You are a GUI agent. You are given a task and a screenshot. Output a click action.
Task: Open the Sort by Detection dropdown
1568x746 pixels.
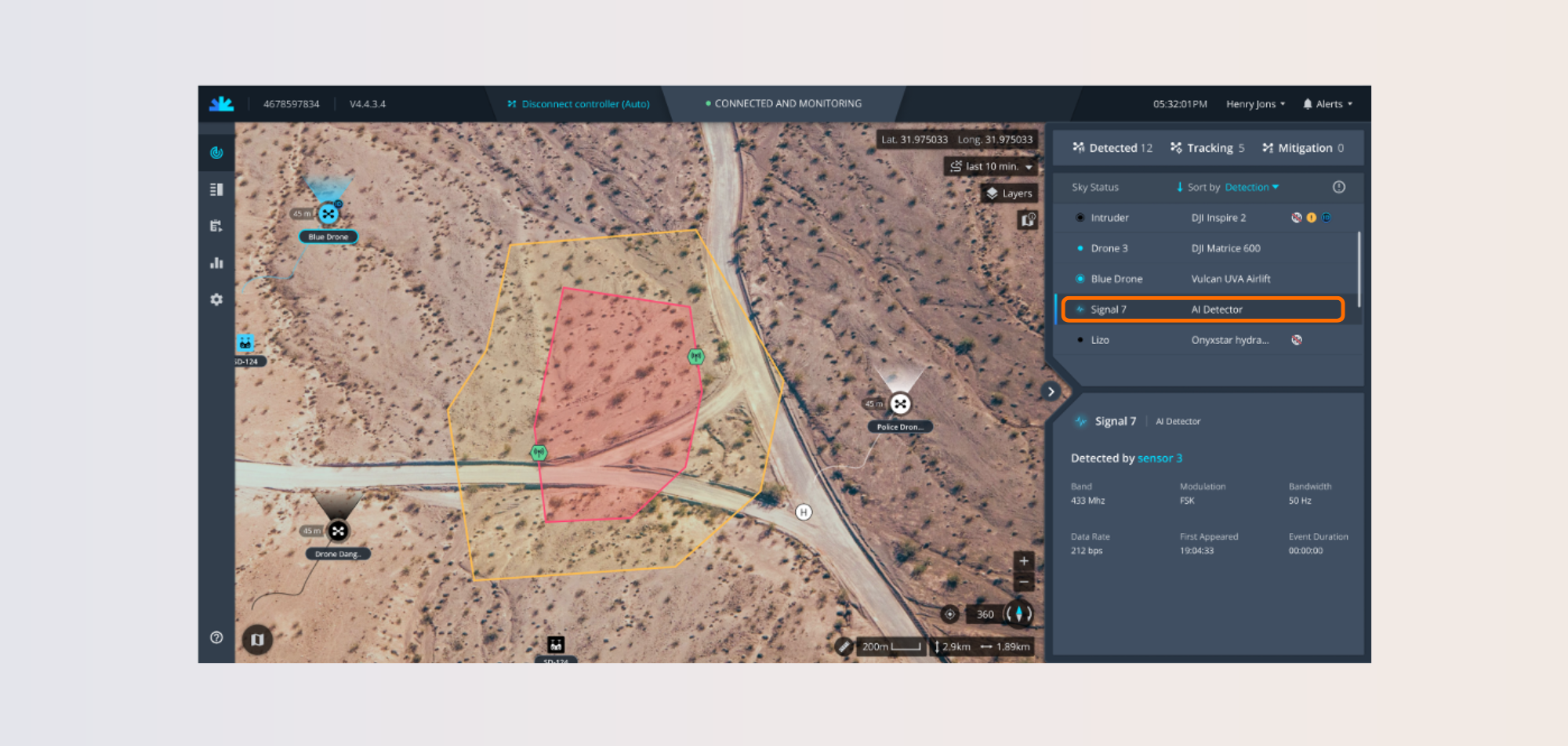(x=1251, y=187)
